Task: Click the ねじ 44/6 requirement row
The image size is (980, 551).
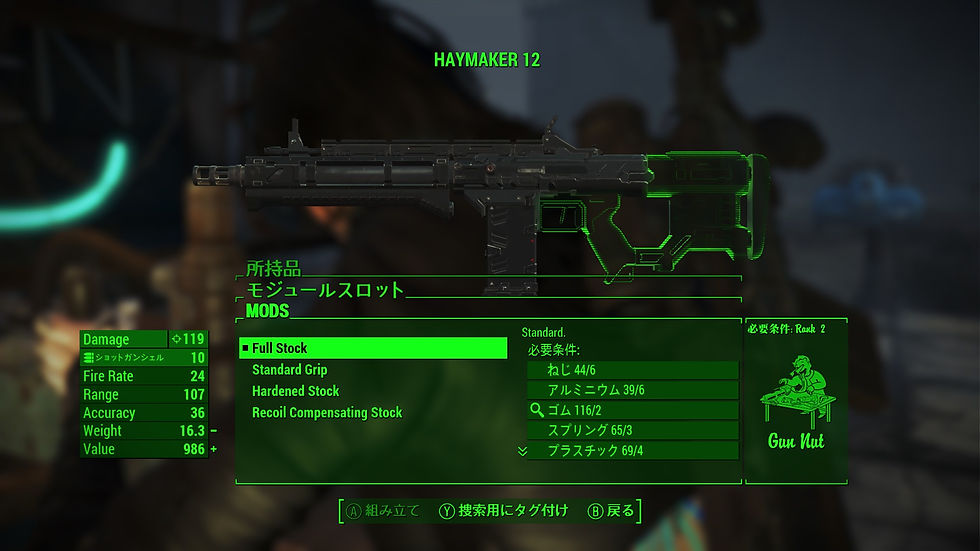Action: click(632, 370)
